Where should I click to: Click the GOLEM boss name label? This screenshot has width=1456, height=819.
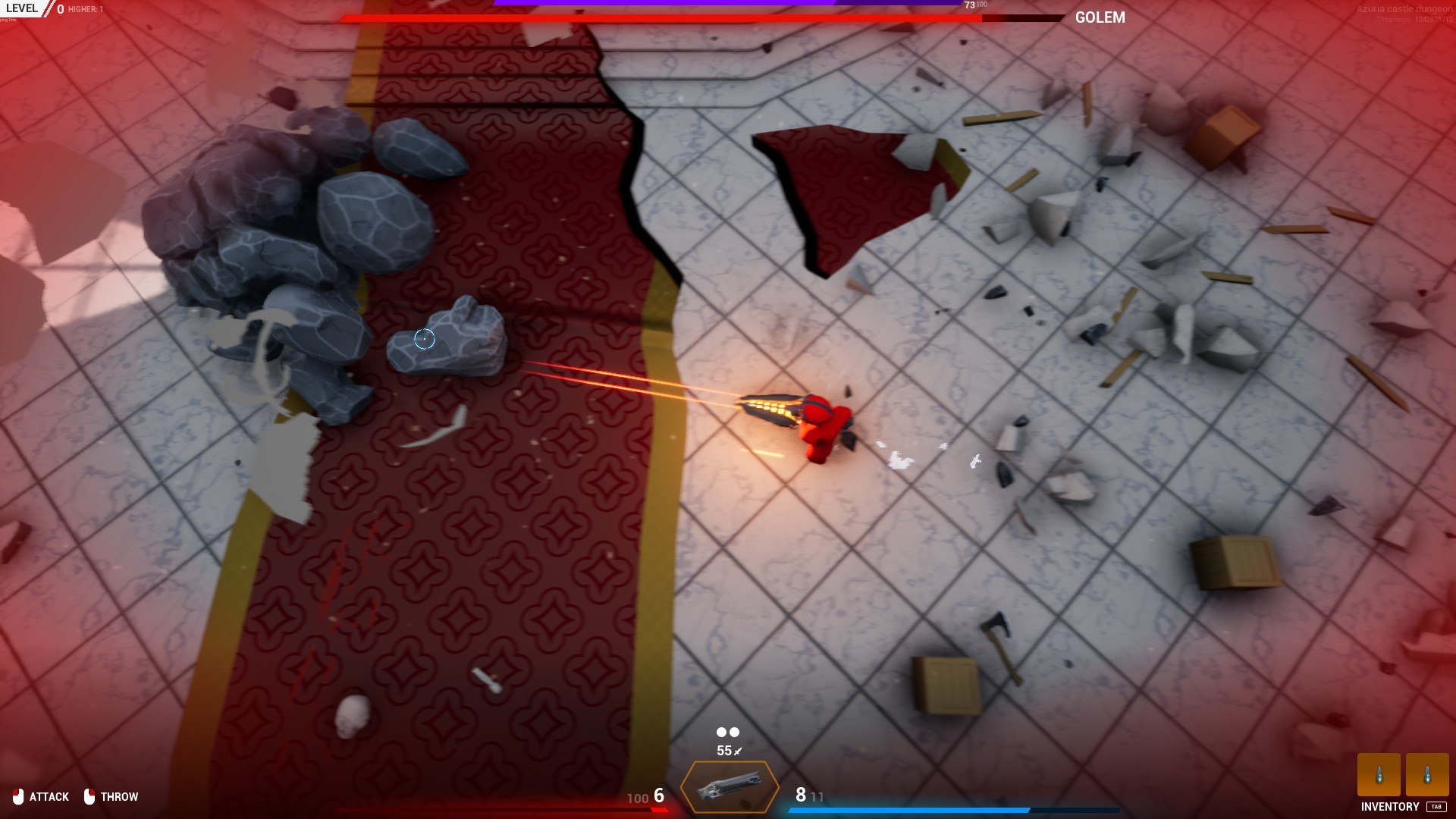[1100, 17]
